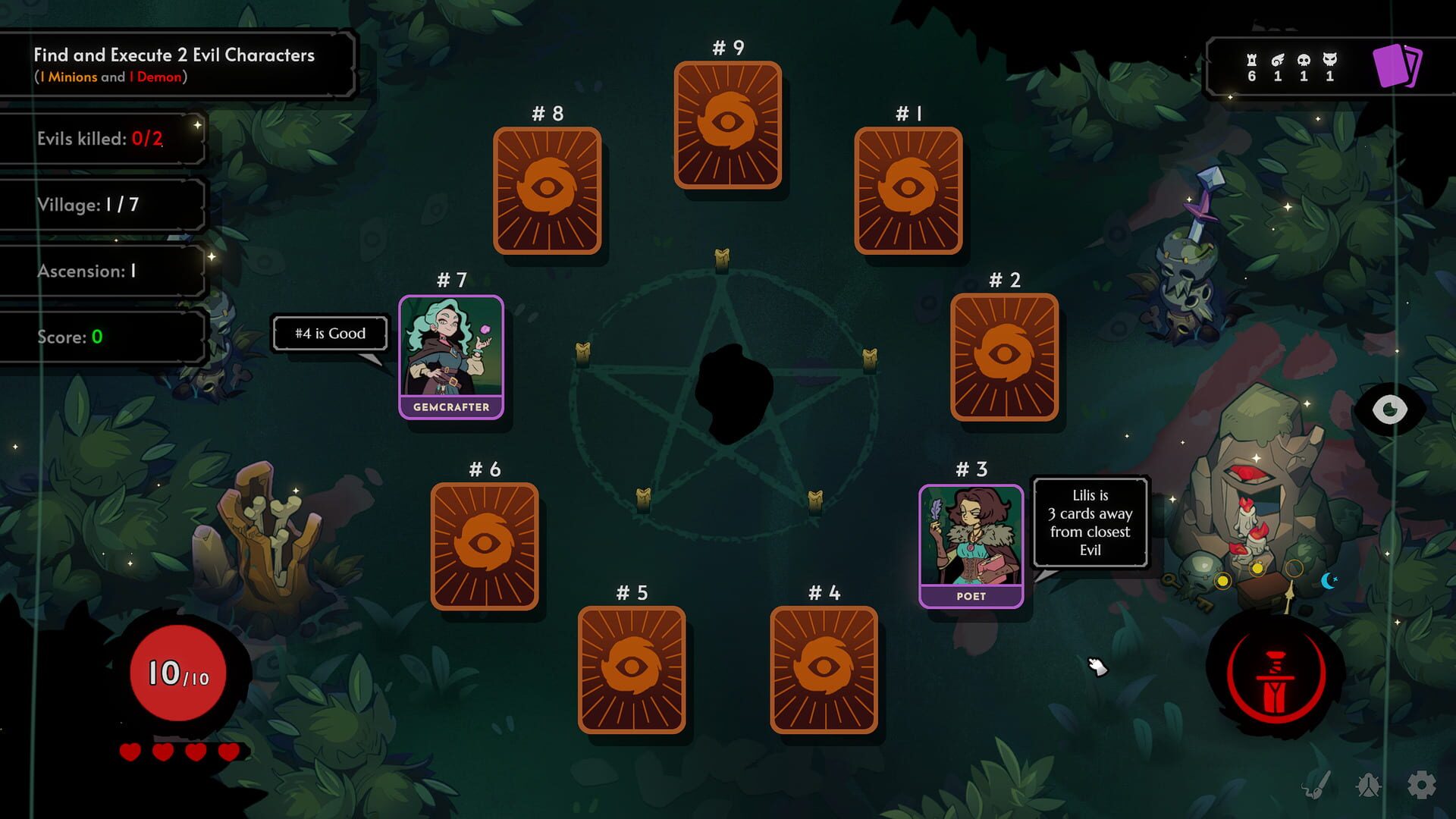Toggle the blue crescent moon icon
Screen dimensions: 1456x819
click(1329, 581)
